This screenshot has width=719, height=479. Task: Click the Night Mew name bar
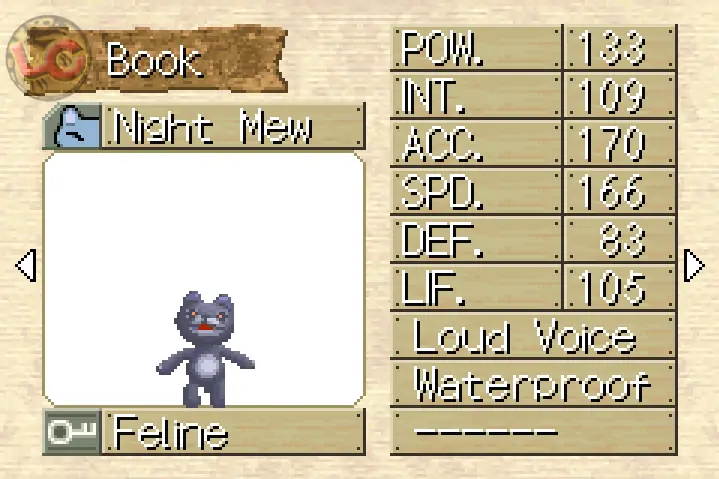(x=203, y=127)
